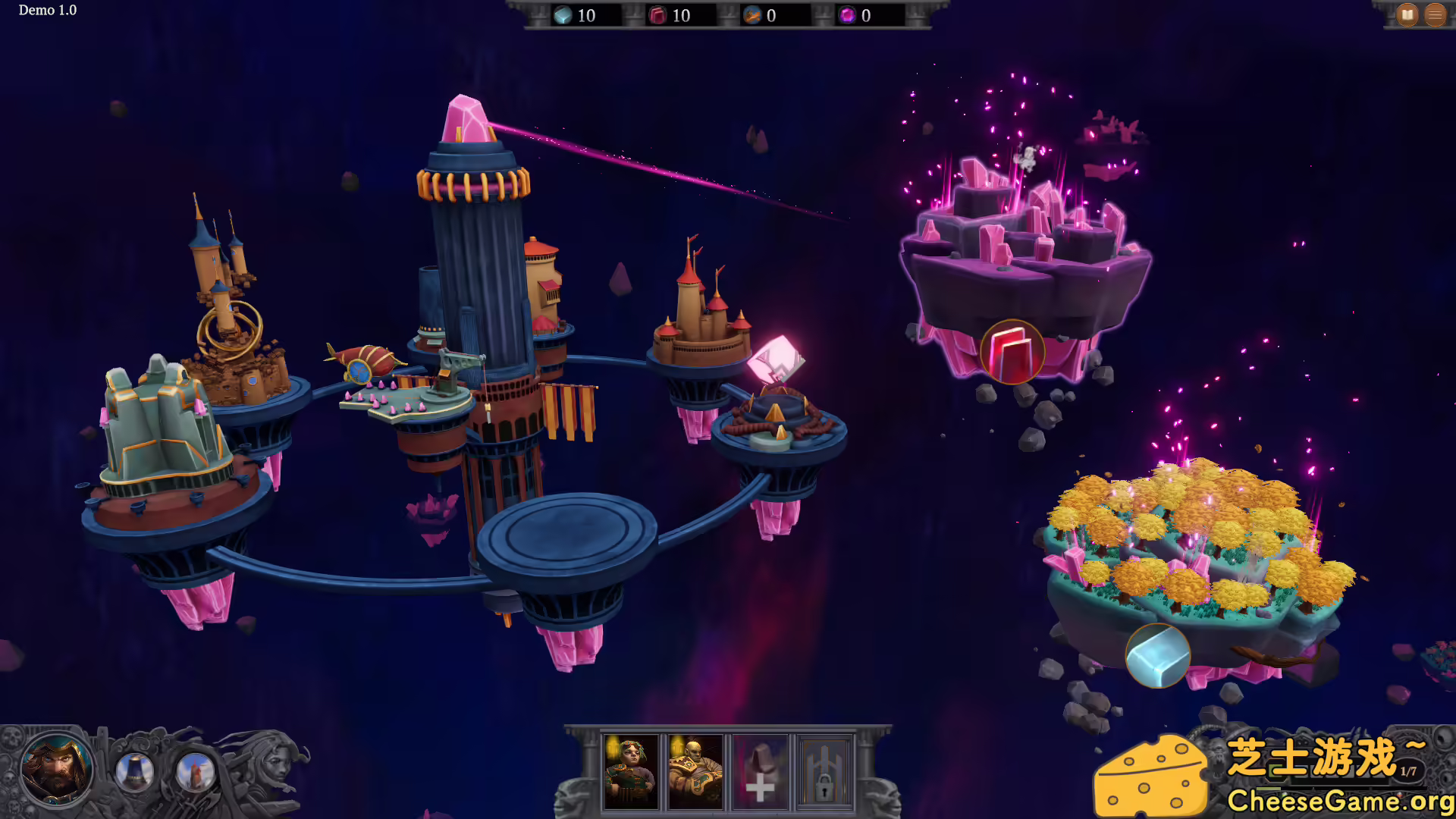
Task: Choose the goggled dwarf woman card
Action: click(x=631, y=772)
